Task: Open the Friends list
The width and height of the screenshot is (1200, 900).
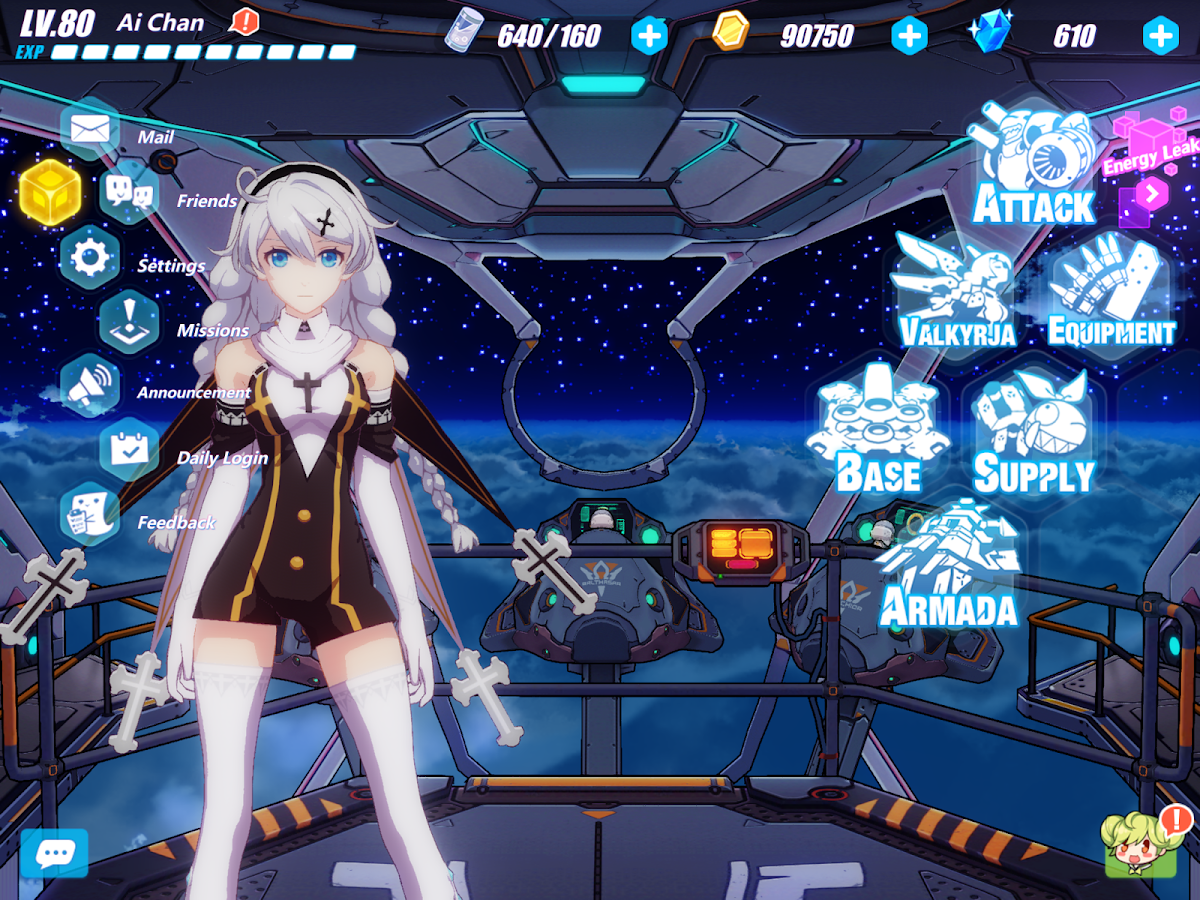Action: [x=129, y=192]
